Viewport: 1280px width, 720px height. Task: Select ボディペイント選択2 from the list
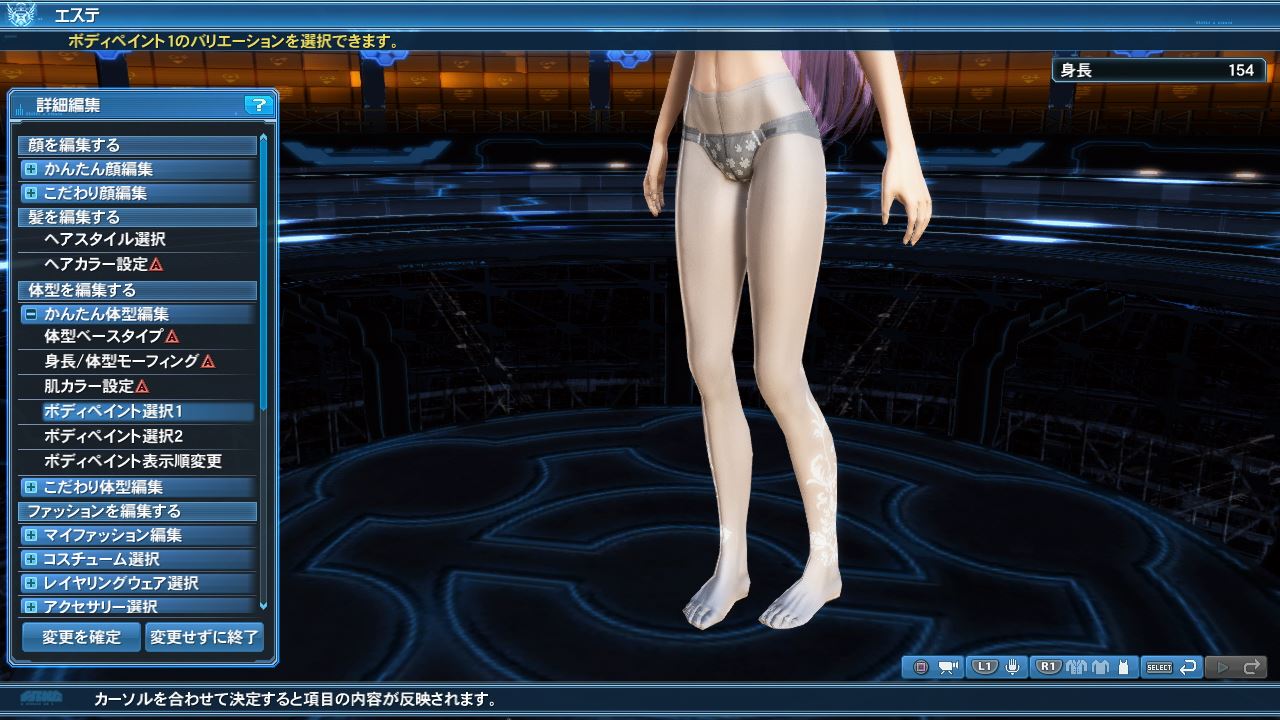[140, 437]
